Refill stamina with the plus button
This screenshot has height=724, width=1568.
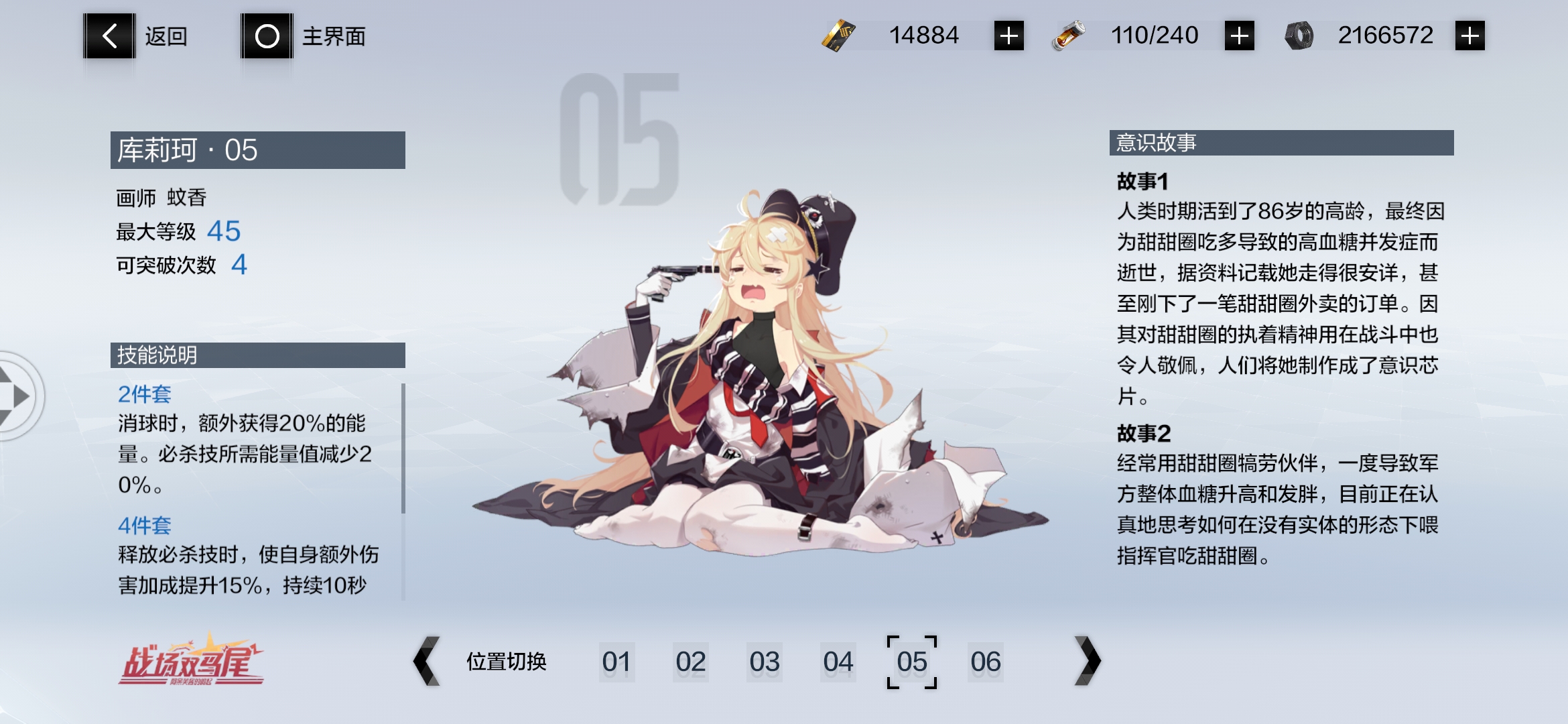(x=1239, y=36)
